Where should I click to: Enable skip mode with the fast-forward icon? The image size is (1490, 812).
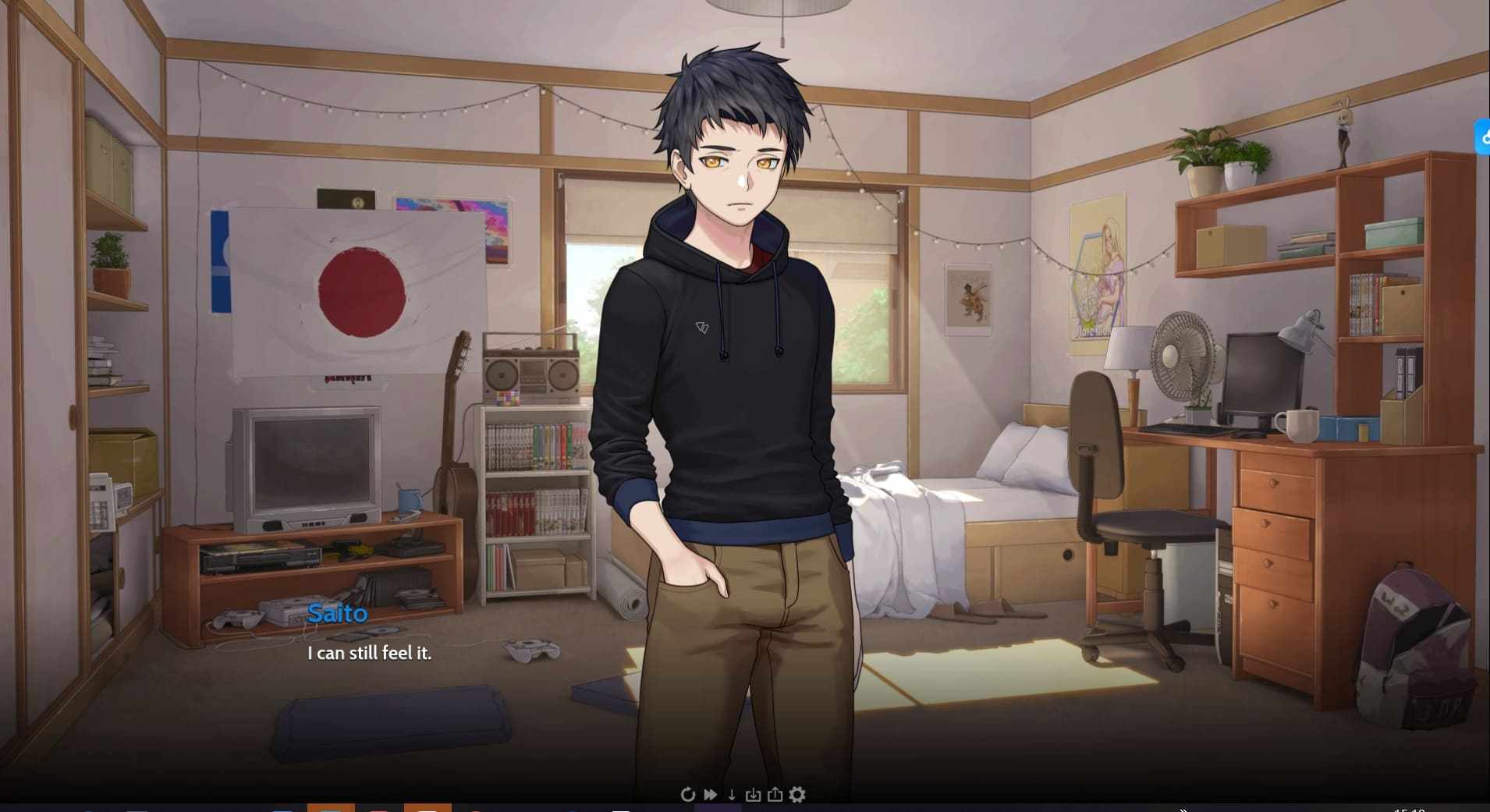(x=709, y=794)
